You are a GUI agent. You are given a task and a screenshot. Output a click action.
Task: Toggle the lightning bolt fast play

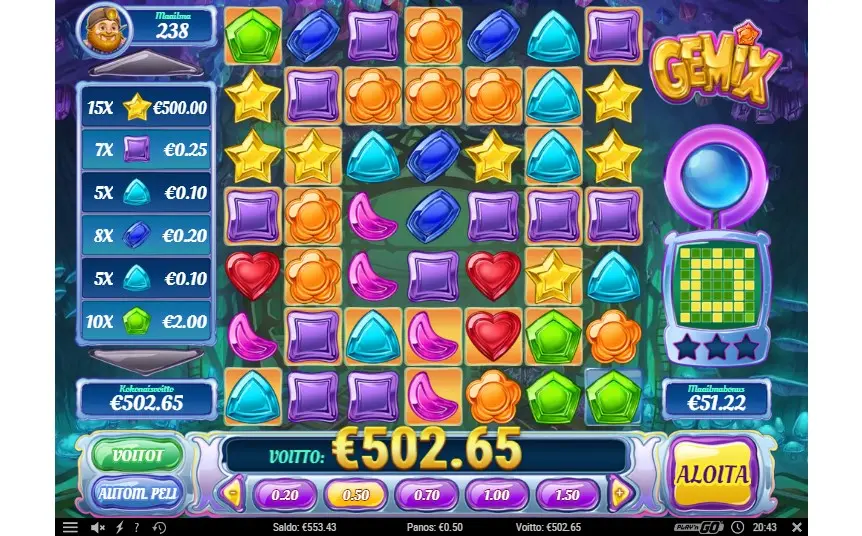coord(119,527)
